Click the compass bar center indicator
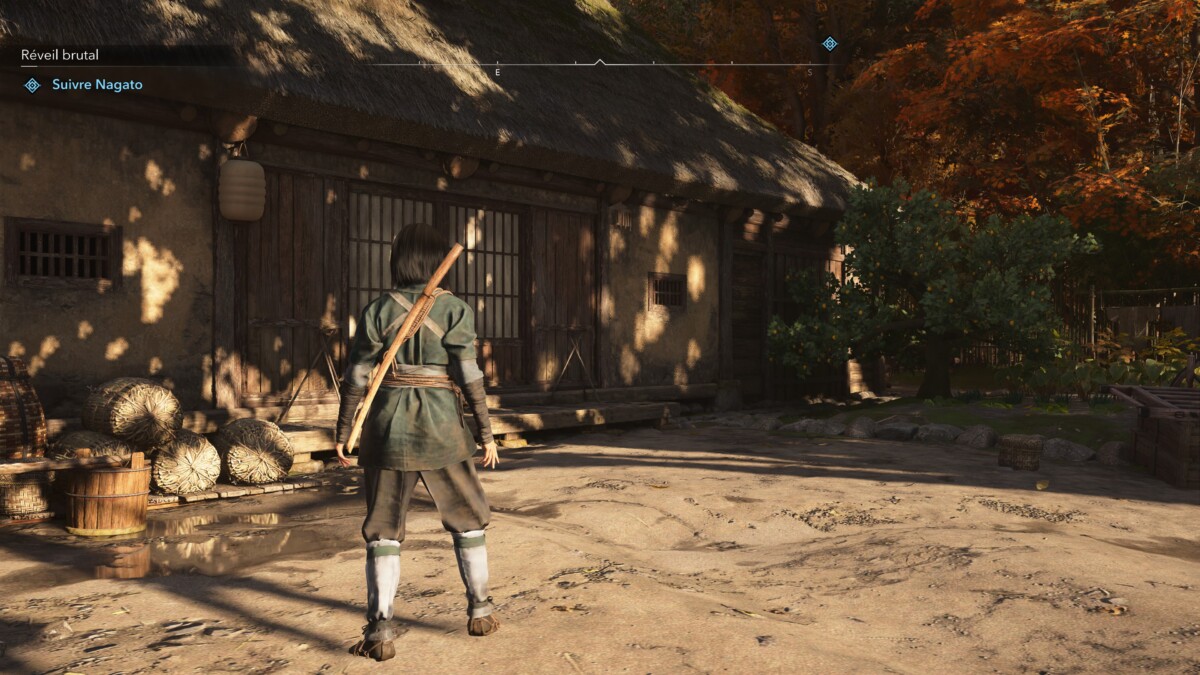1200x675 pixels. (x=600, y=62)
